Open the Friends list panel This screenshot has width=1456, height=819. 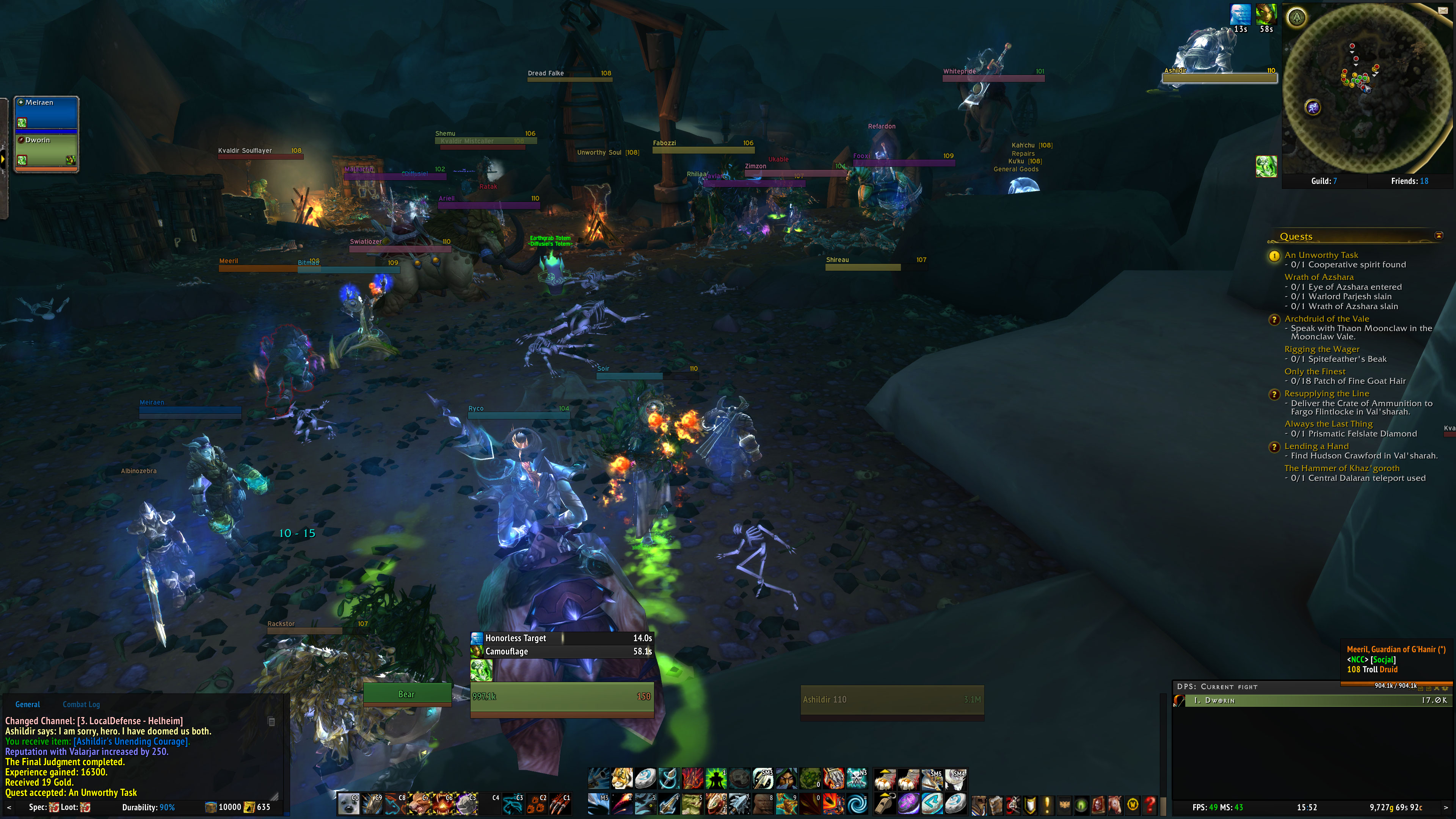click(x=1409, y=181)
